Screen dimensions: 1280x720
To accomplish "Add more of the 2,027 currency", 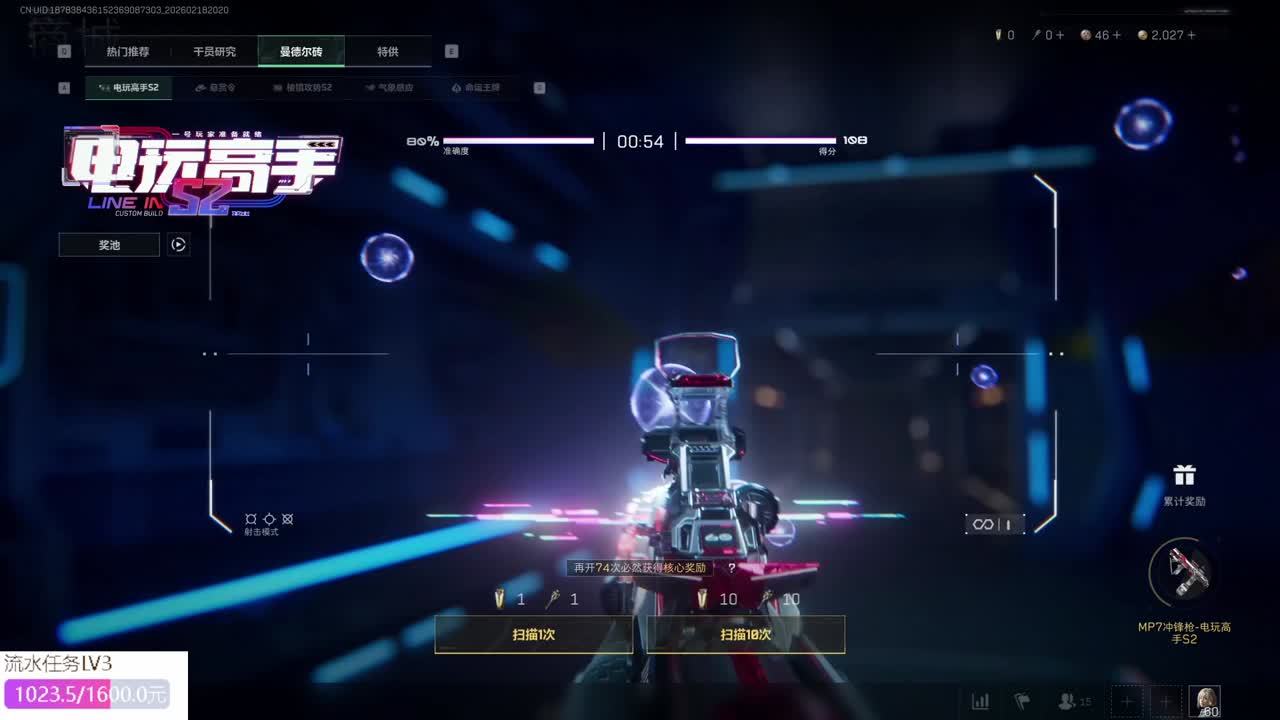I will click(1191, 35).
